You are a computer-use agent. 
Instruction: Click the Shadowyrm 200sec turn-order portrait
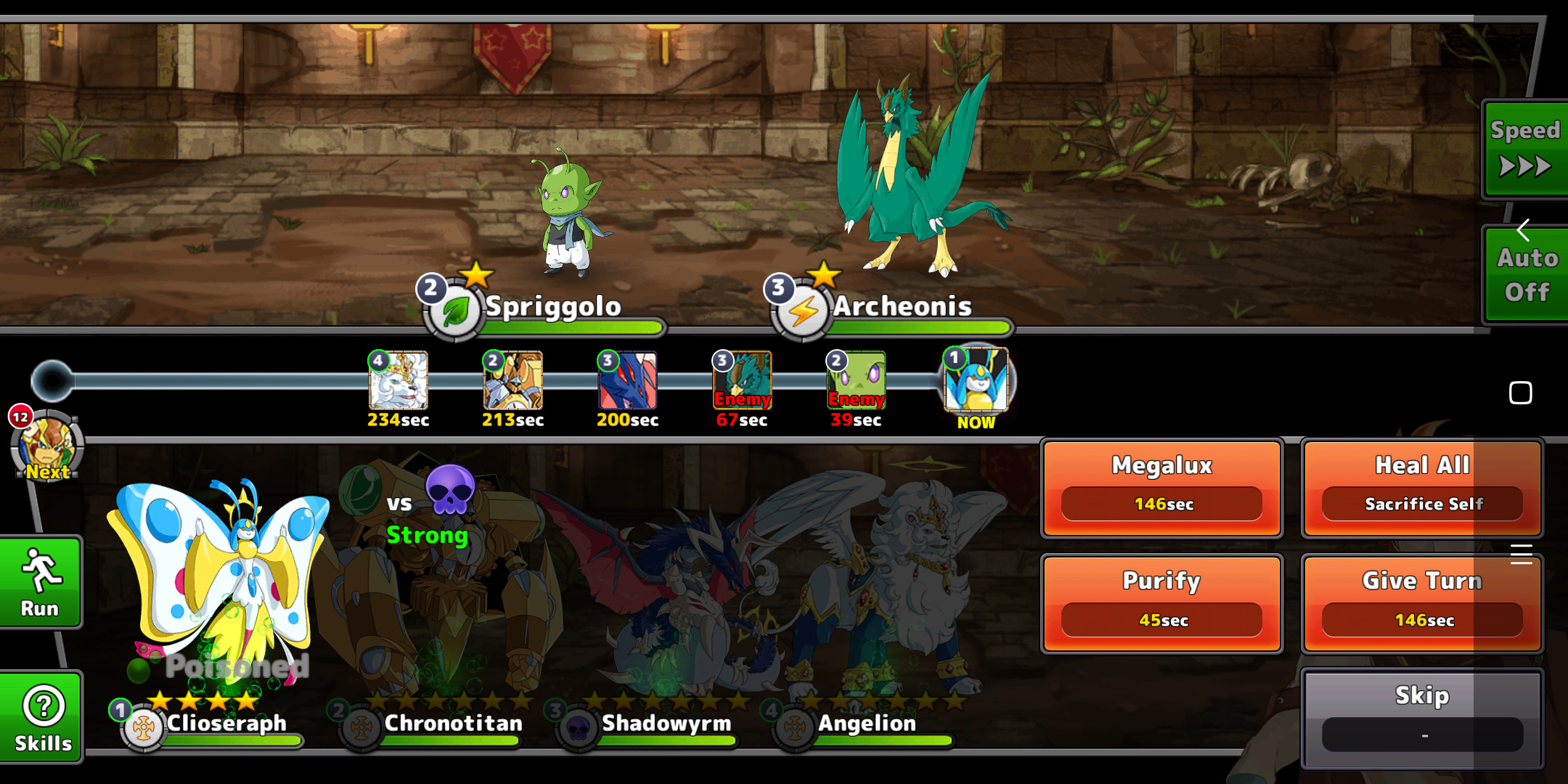tap(627, 381)
